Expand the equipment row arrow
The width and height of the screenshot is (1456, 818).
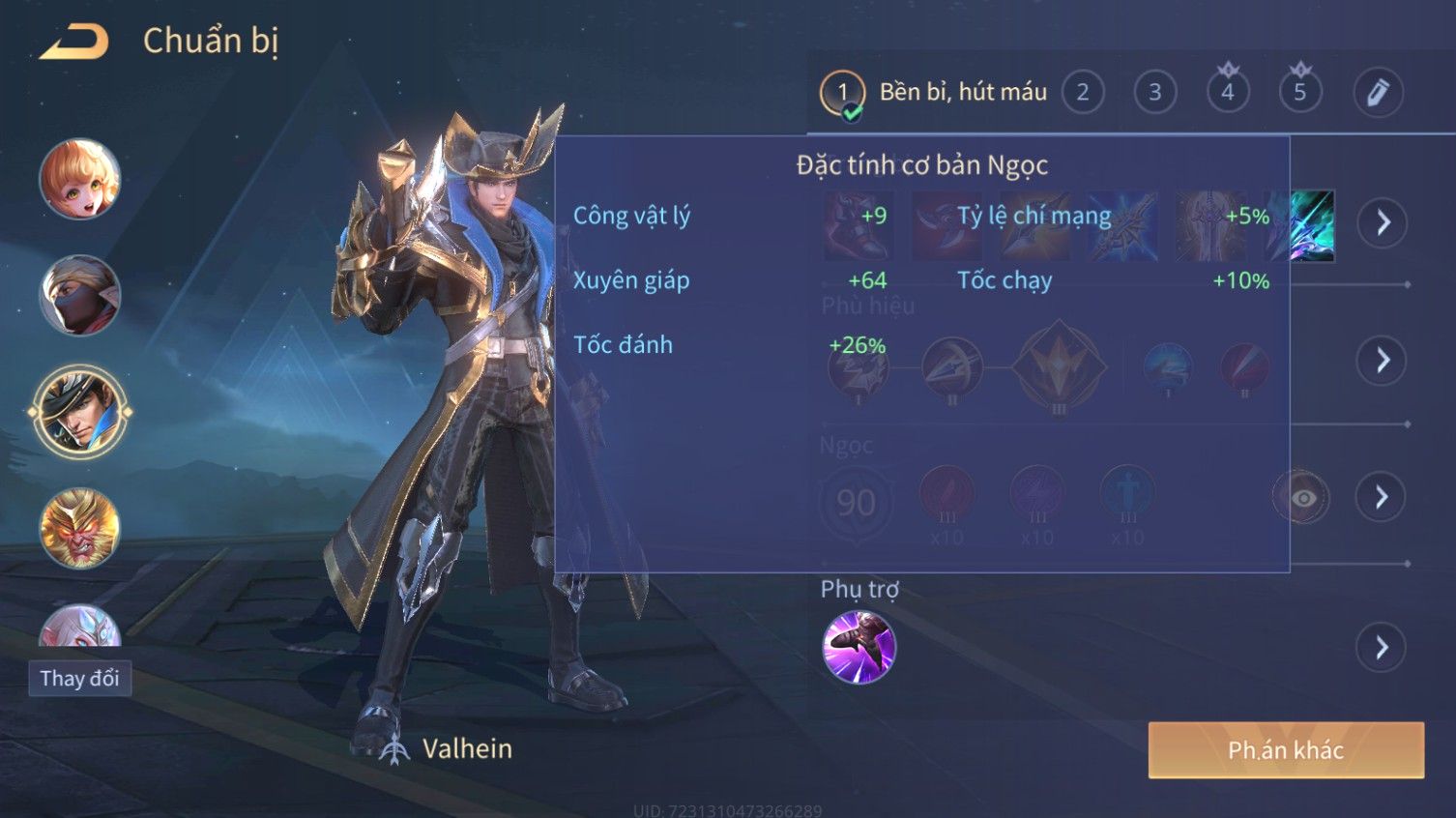[1383, 223]
